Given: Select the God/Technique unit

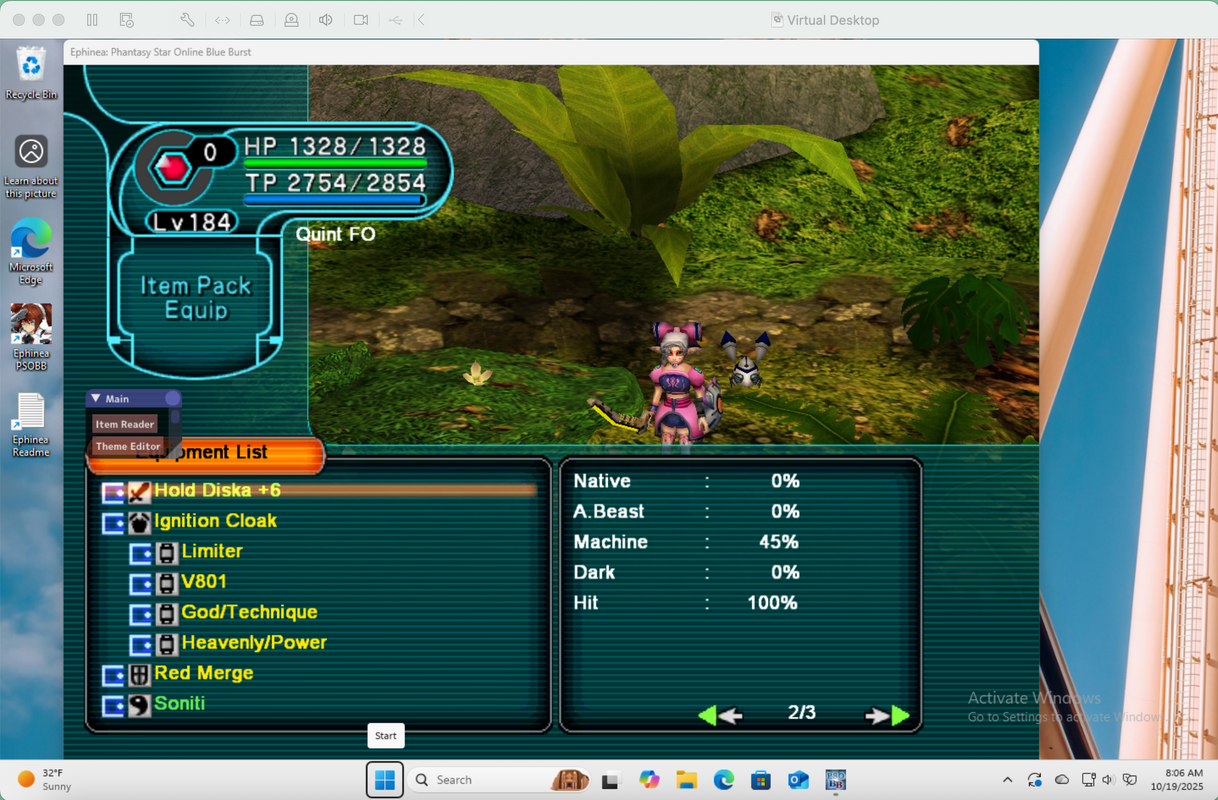Looking at the screenshot, I should click(249, 612).
